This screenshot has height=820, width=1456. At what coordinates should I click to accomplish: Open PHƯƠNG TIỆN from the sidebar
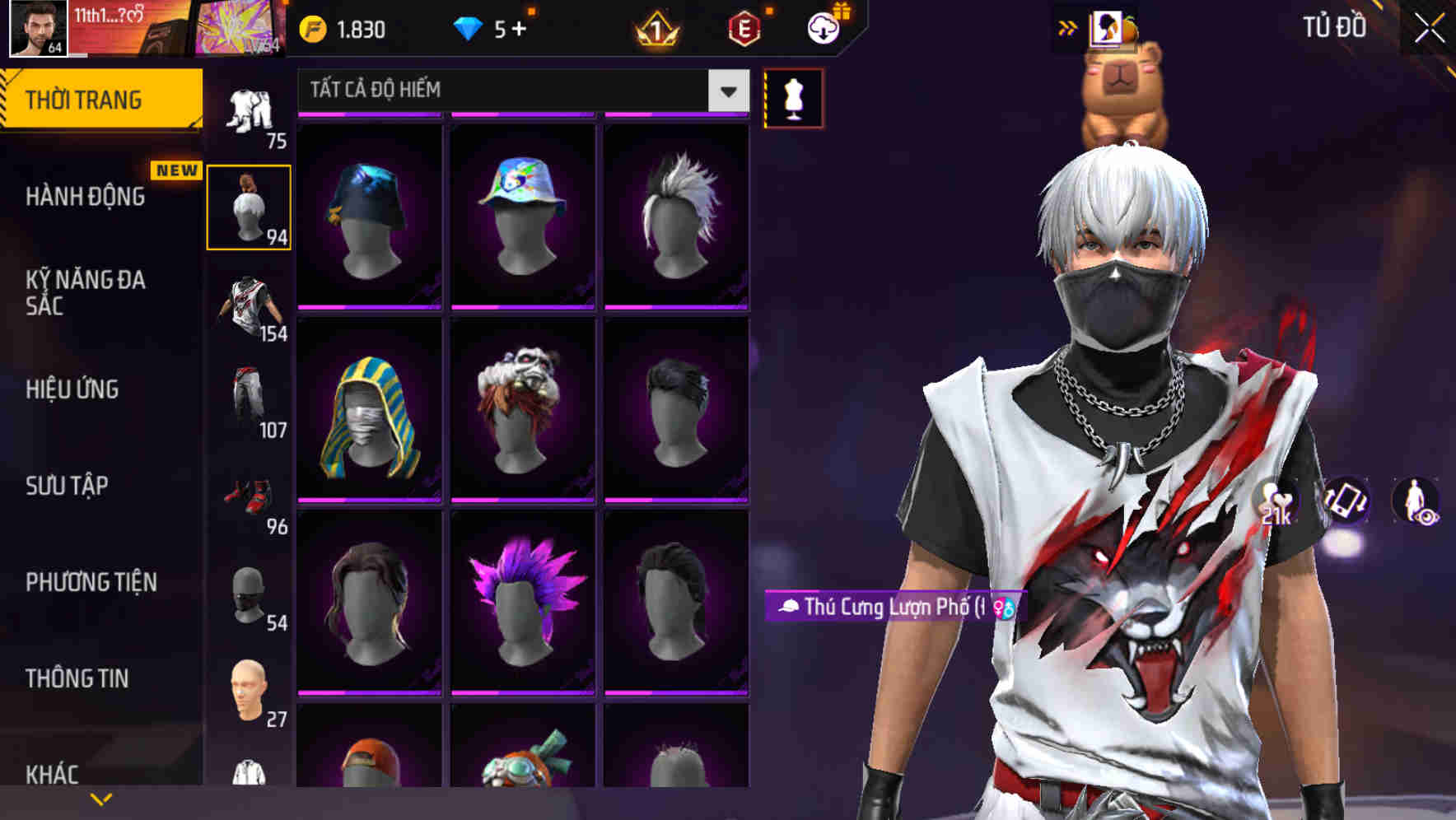tap(91, 582)
